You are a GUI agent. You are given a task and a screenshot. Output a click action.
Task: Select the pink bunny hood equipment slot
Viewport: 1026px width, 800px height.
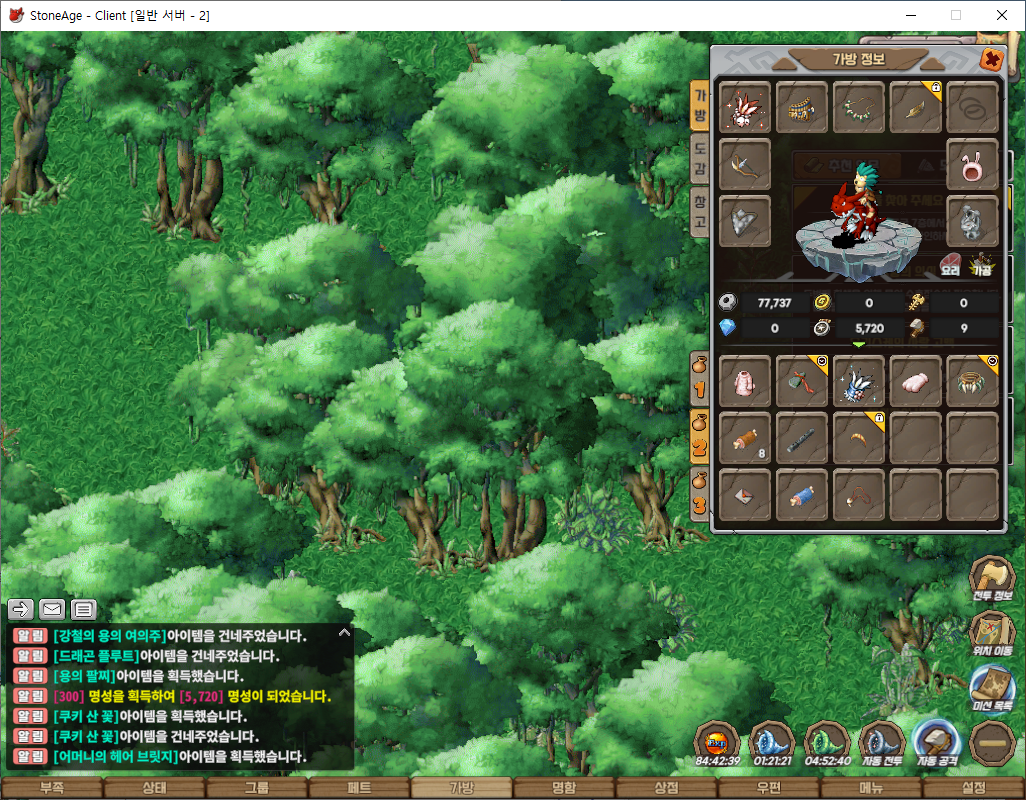(973, 164)
